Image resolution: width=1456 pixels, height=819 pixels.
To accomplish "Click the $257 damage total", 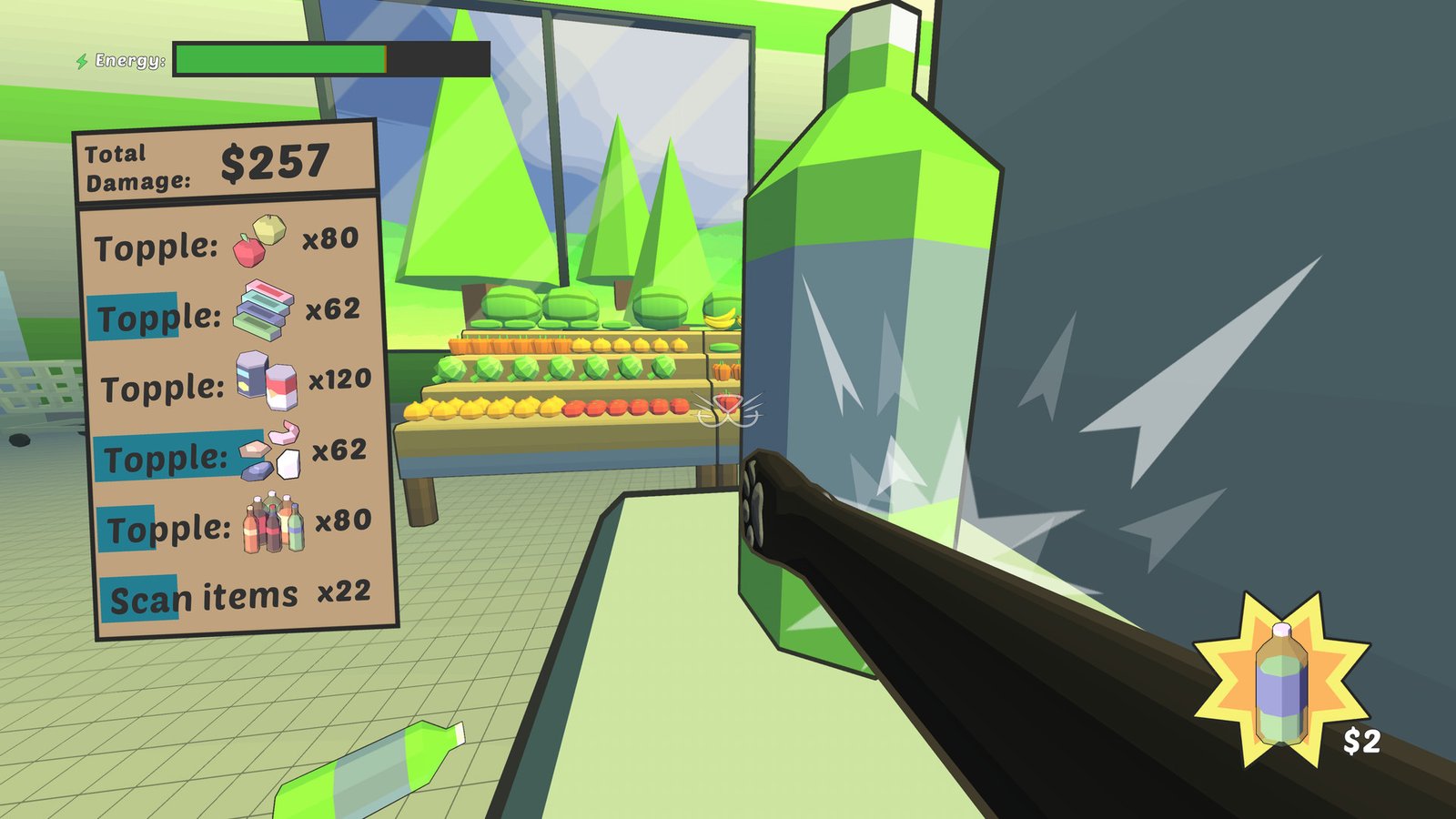I will [272, 161].
